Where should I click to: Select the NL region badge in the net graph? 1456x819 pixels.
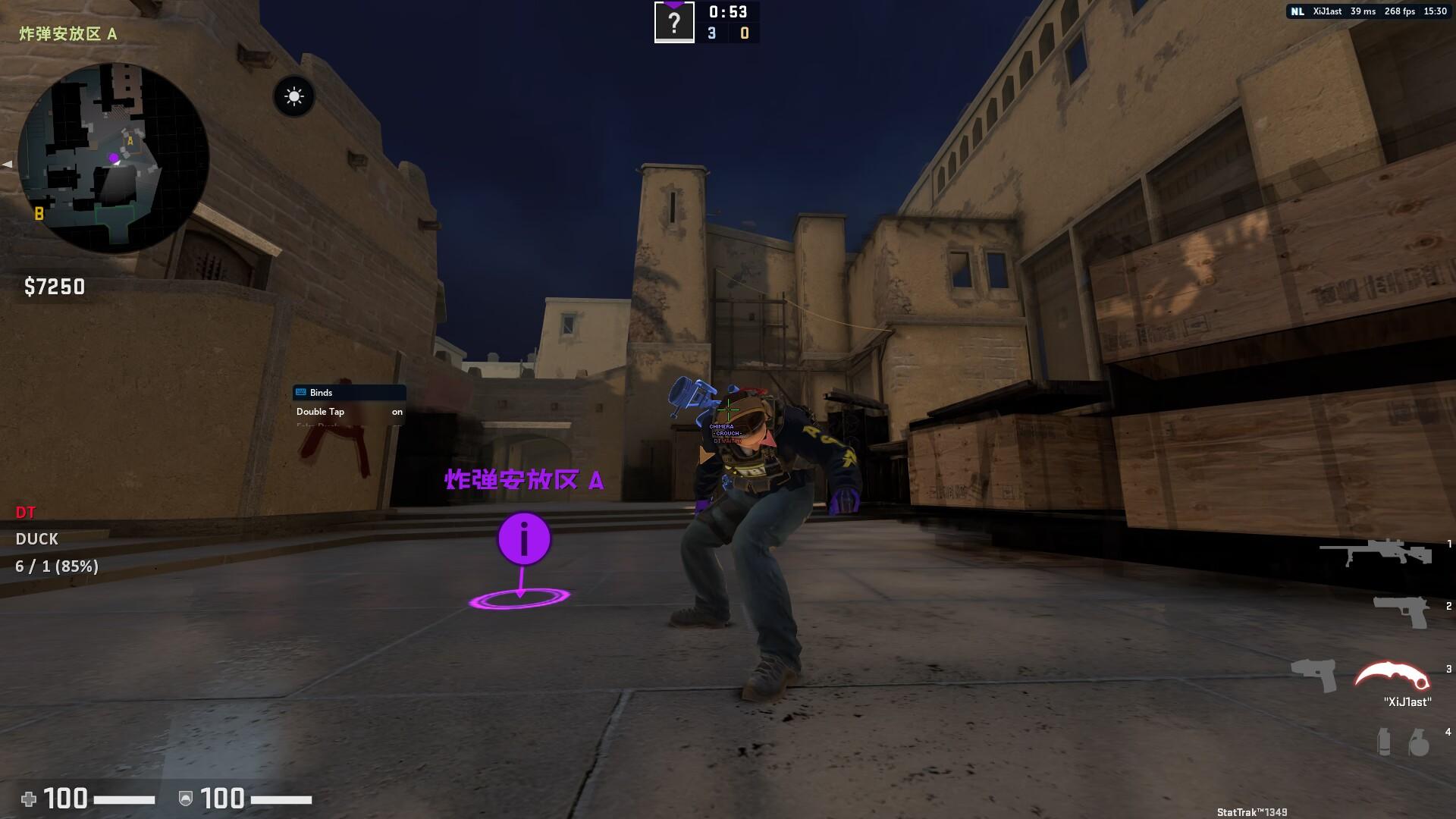pos(1298,11)
